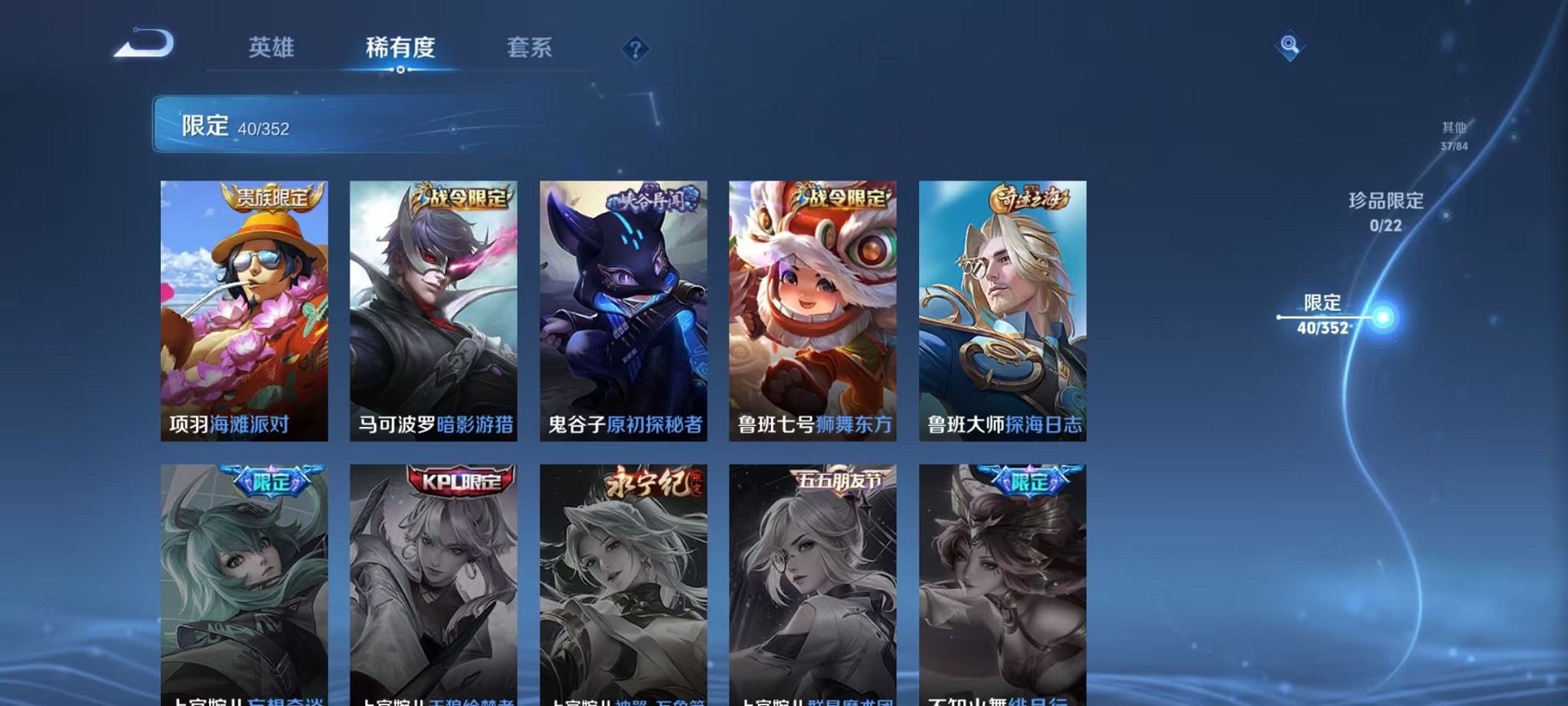Switch to the 英雄 tab
Screen dimensions: 1568x706
[x=273, y=48]
